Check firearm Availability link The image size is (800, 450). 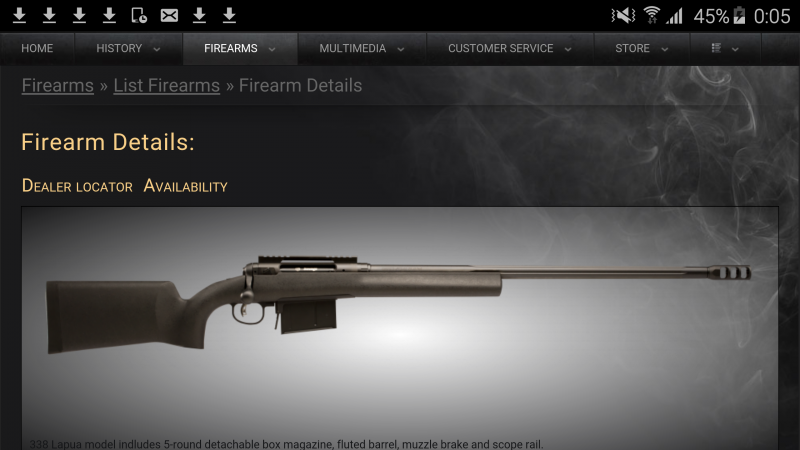point(186,186)
